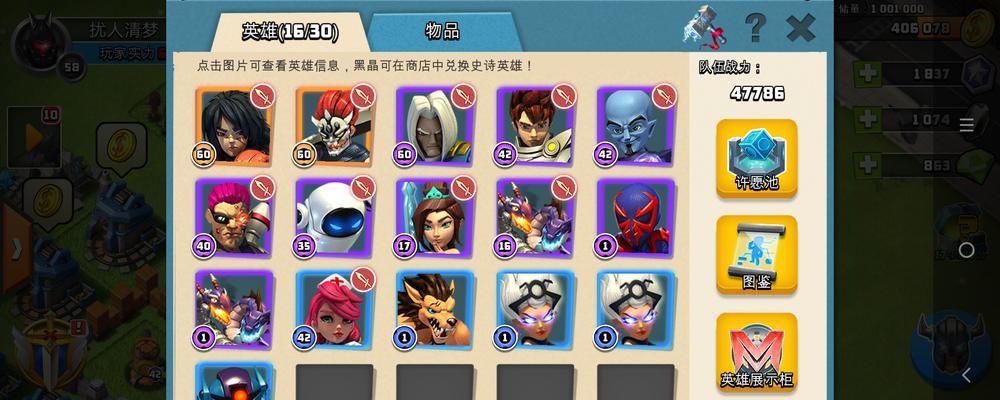Open the question mark help button
The image size is (1000, 400).
755,27
